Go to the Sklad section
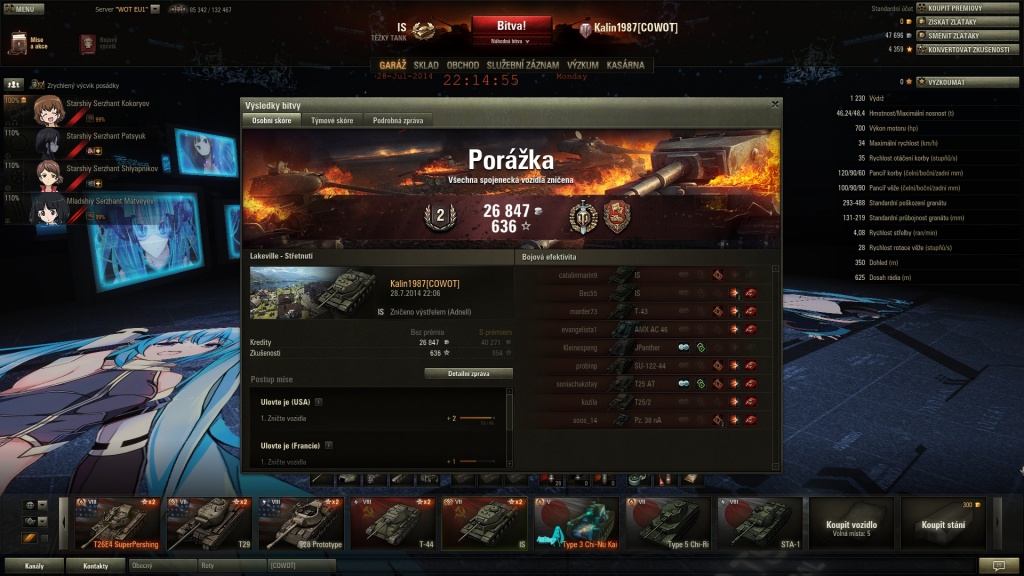This screenshot has height=576, width=1024. 426,65
